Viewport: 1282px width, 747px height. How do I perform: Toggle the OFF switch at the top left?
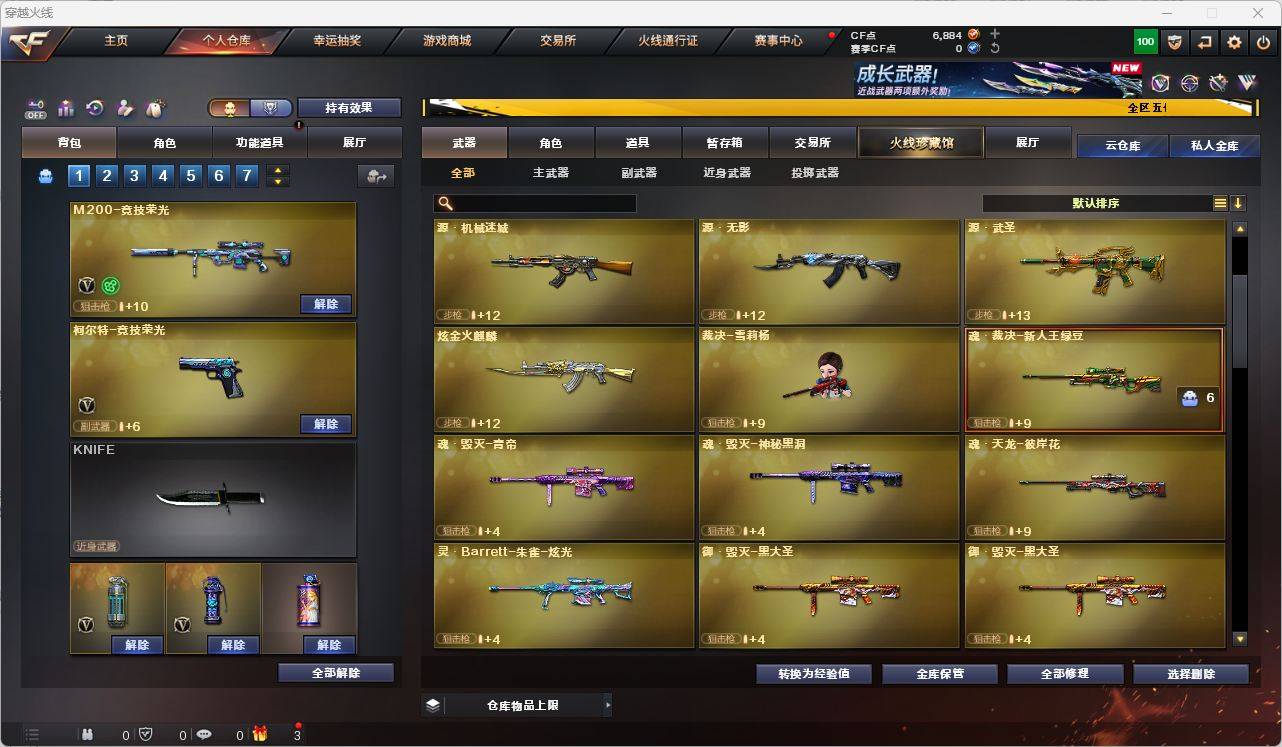tap(36, 108)
